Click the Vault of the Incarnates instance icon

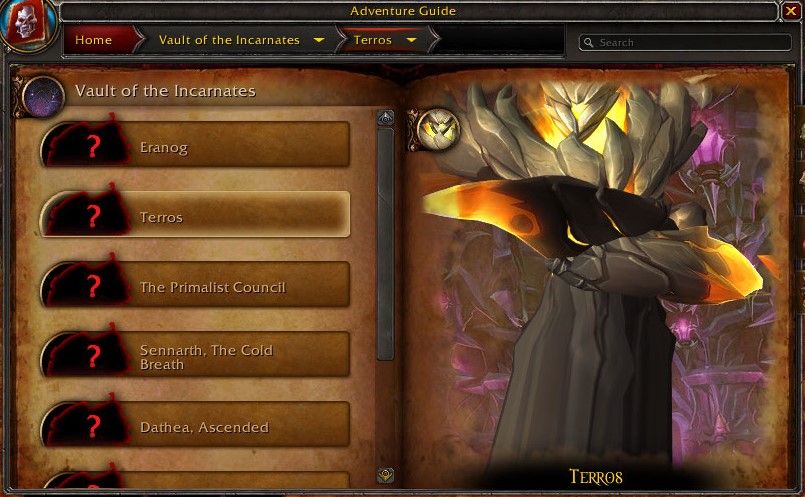43,93
